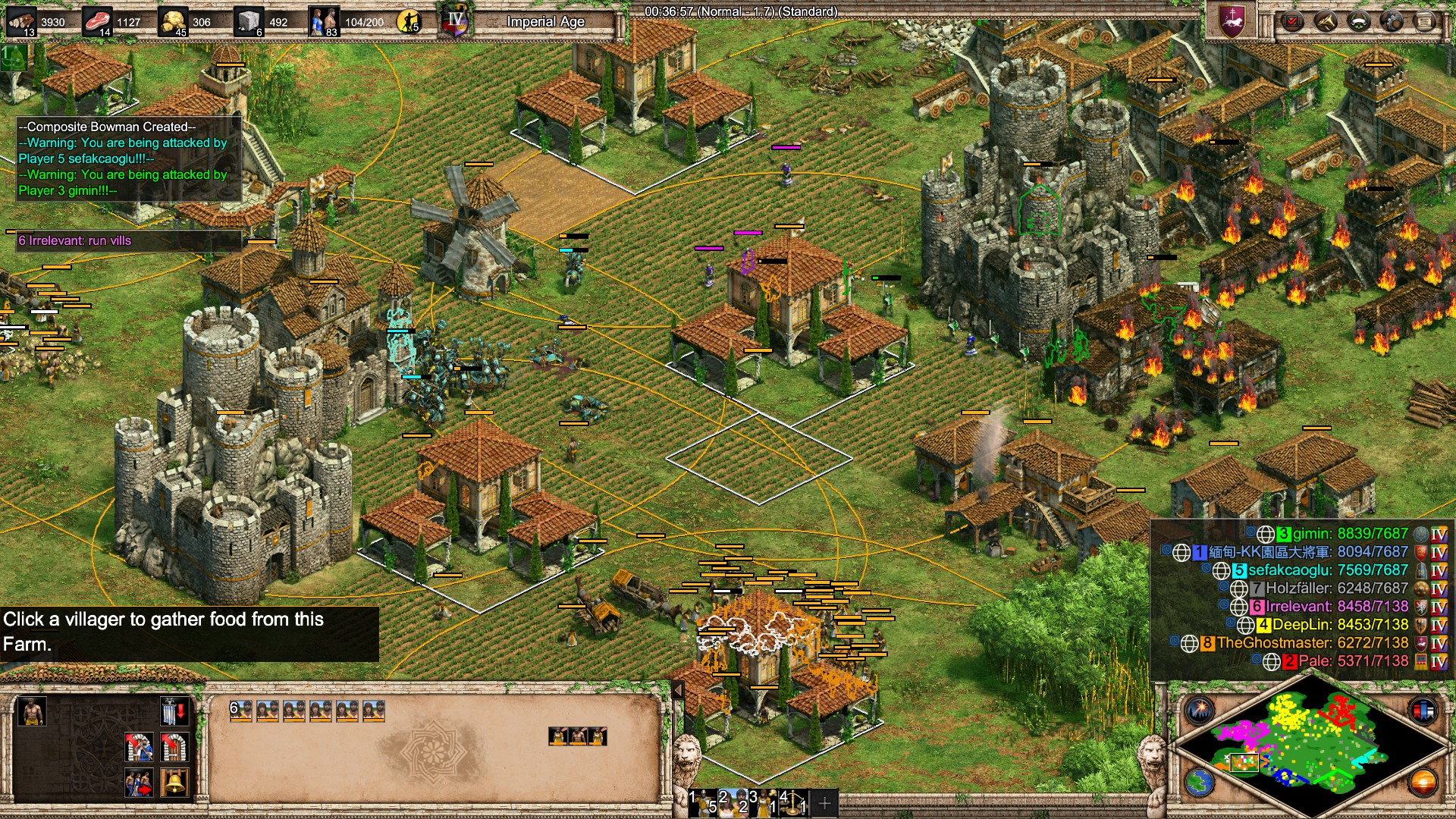Collapse the bottom panel with arrow tab
The width and height of the screenshot is (1456, 819).
[x=678, y=689]
